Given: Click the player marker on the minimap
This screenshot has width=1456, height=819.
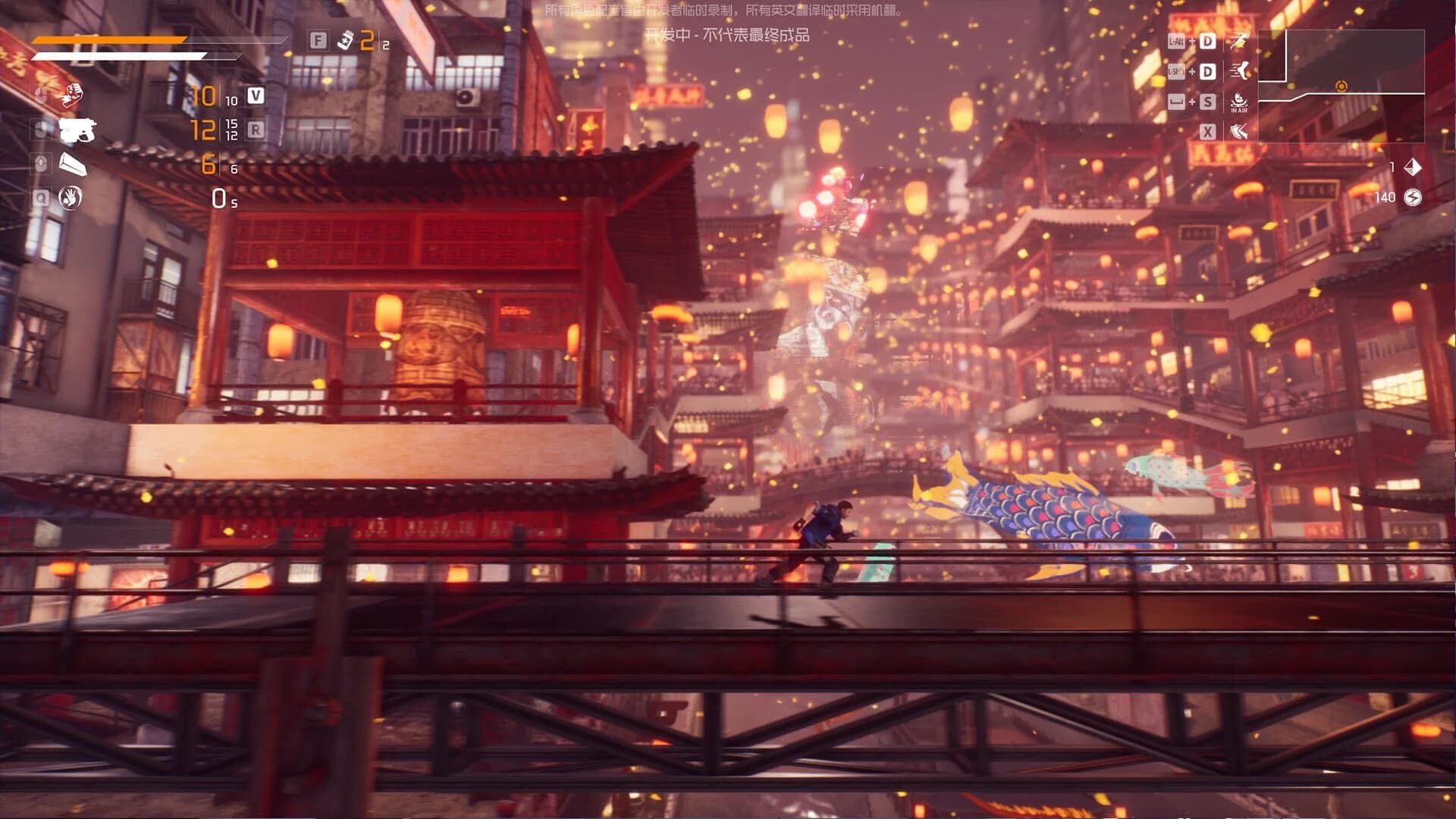Looking at the screenshot, I should coord(1341,85).
